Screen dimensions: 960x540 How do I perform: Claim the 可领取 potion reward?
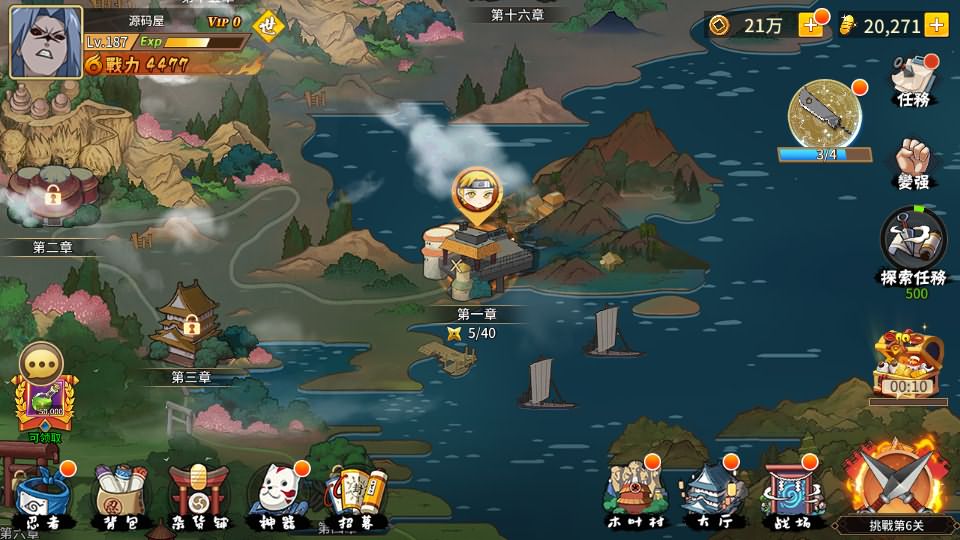coord(42,392)
